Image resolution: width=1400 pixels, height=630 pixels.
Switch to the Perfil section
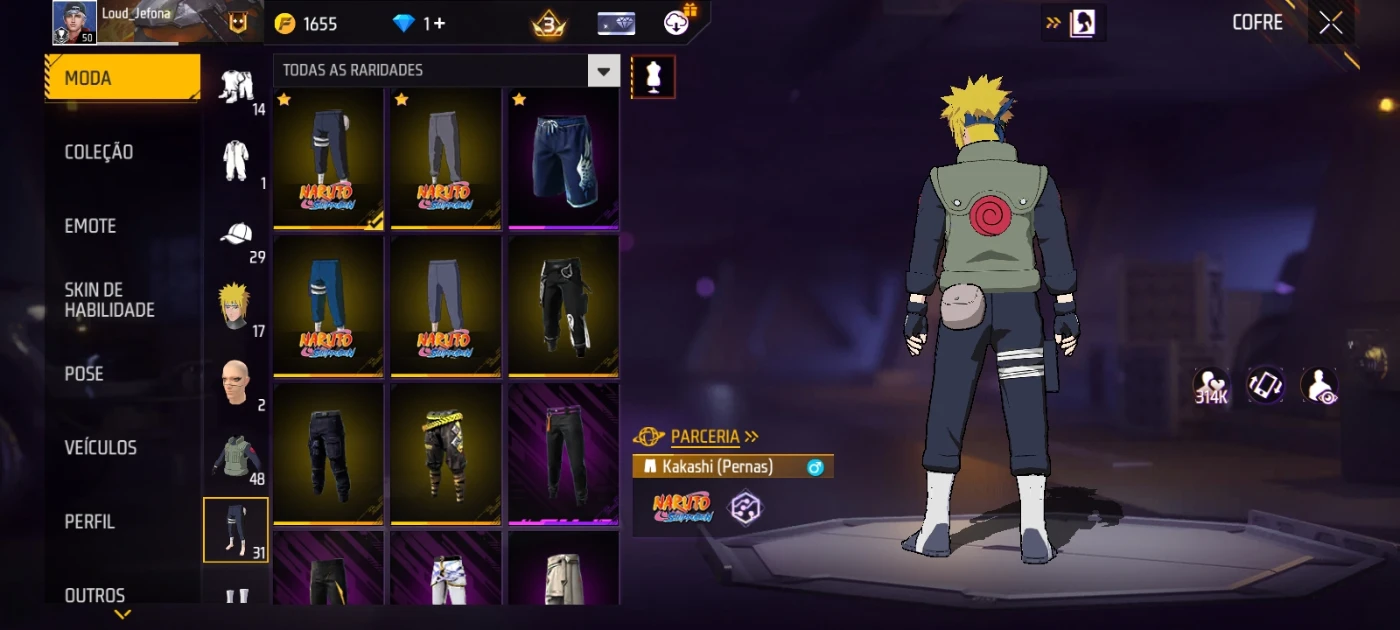tap(90, 522)
